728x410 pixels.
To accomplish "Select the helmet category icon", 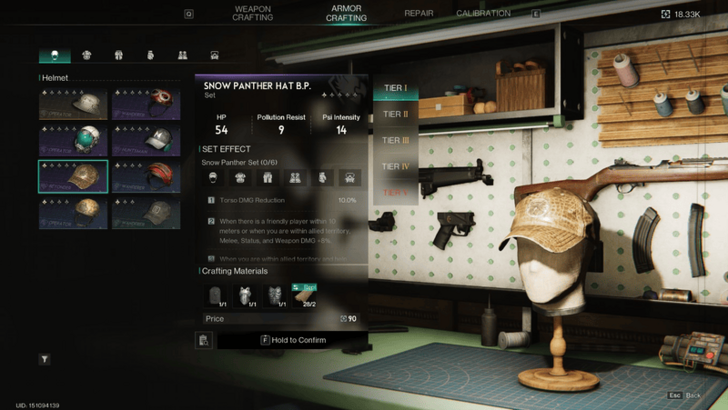I will (x=54, y=55).
